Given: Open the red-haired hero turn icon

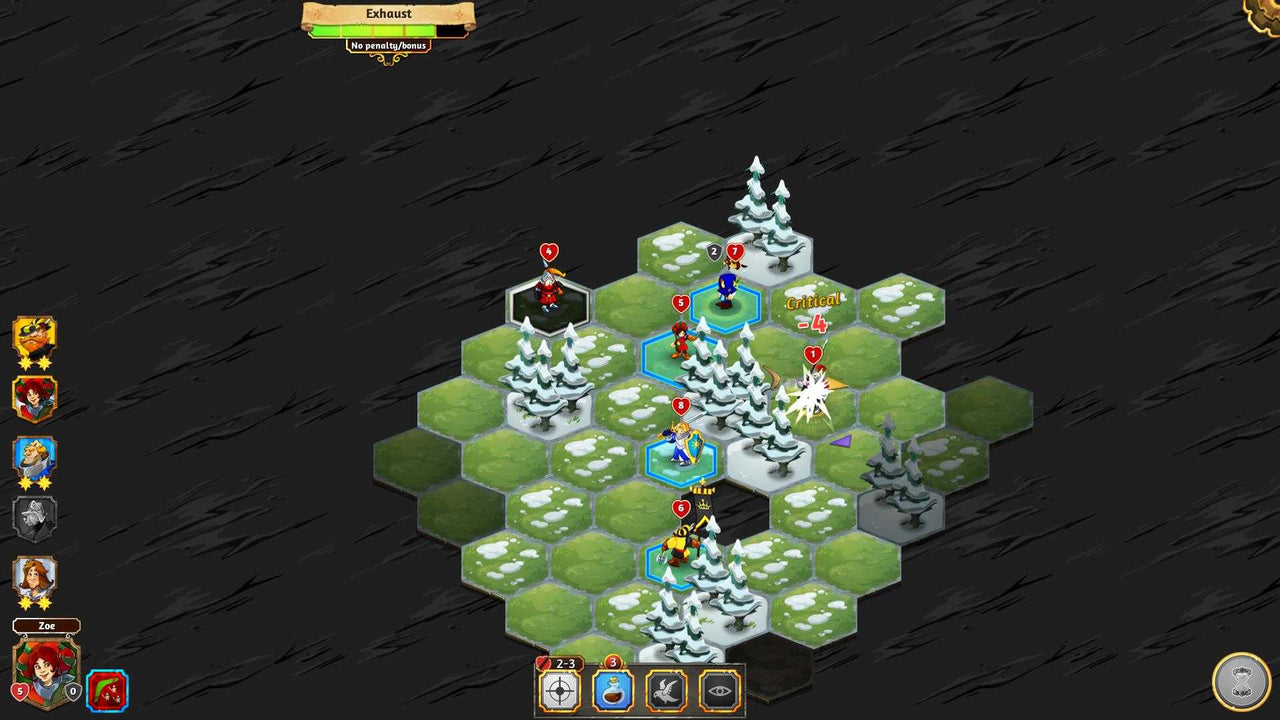Looking at the screenshot, I should (34, 399).
